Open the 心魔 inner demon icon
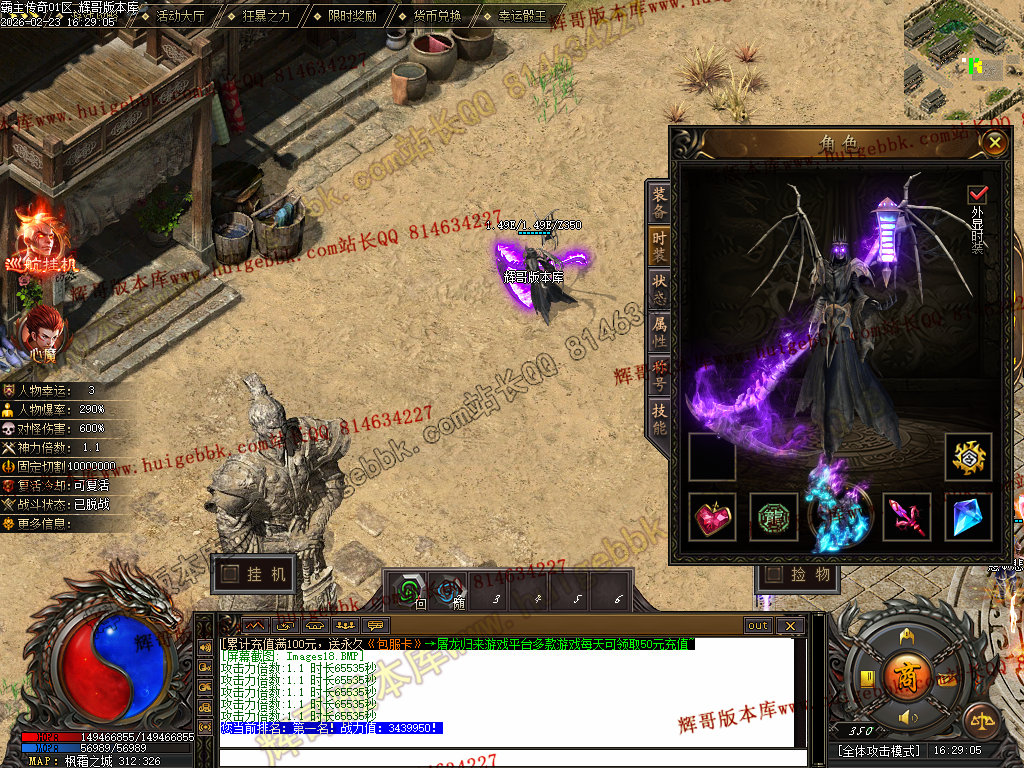This screenshot has height=768, width=1024. coord(41,333)
